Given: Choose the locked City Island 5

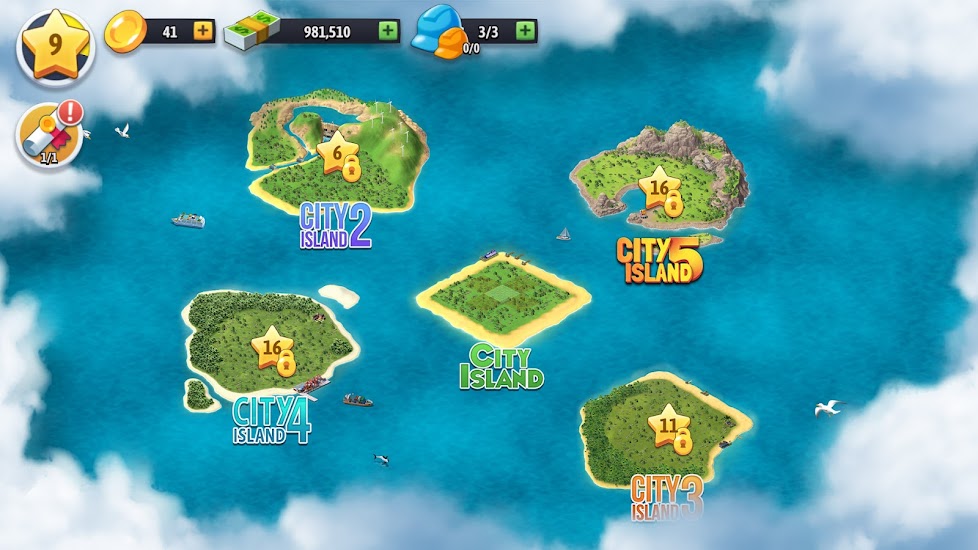Looking at the screenshot, I should 661,192.
